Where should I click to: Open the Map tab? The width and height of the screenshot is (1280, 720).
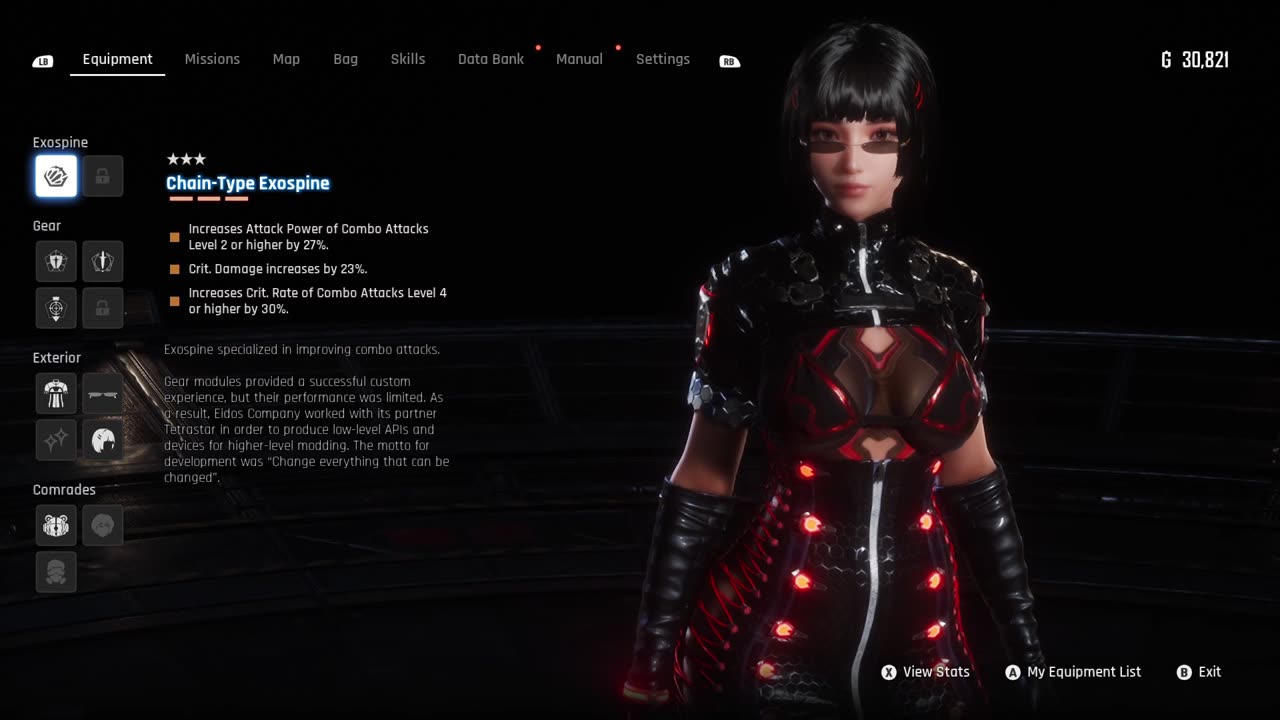(286, 59)
